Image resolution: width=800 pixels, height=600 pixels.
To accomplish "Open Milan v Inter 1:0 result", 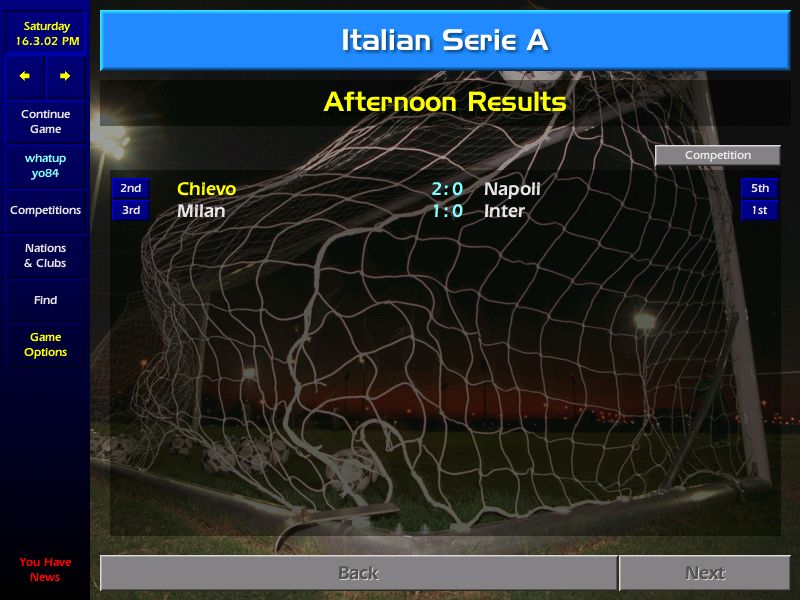I will 447,211.
